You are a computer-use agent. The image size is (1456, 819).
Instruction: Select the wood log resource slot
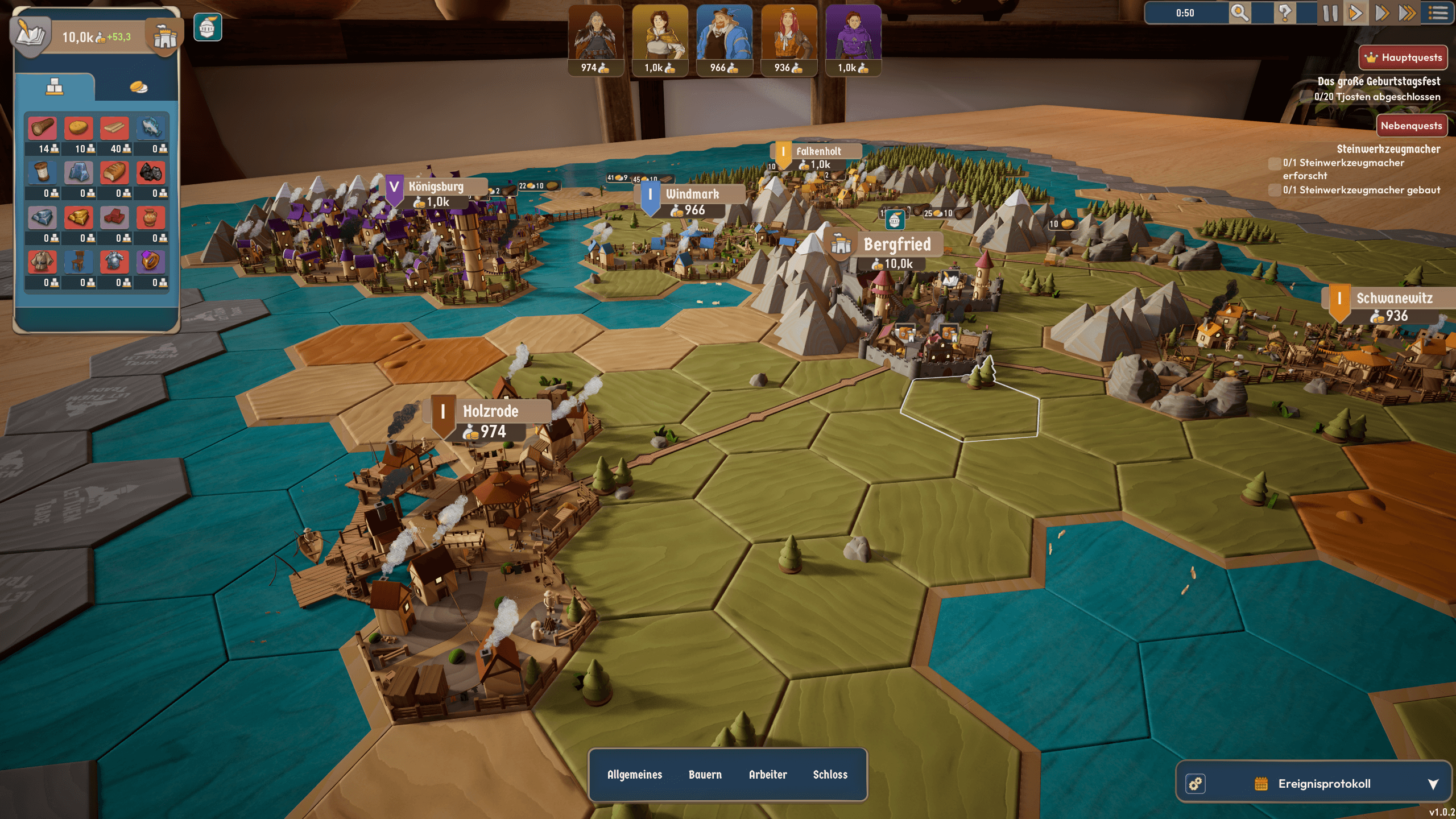[x=43, y=129]
